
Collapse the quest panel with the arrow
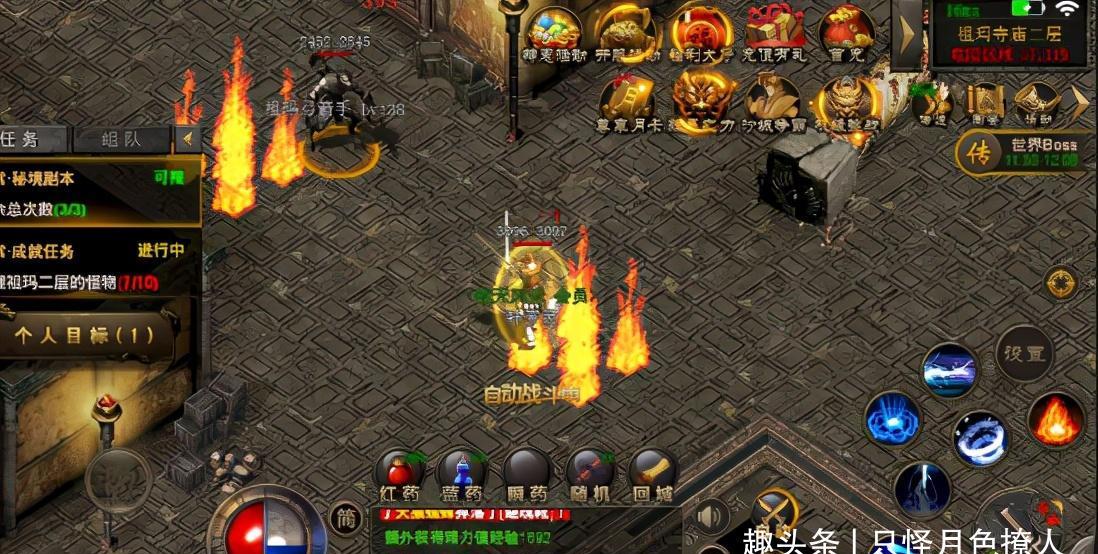[x=186, y=139]
